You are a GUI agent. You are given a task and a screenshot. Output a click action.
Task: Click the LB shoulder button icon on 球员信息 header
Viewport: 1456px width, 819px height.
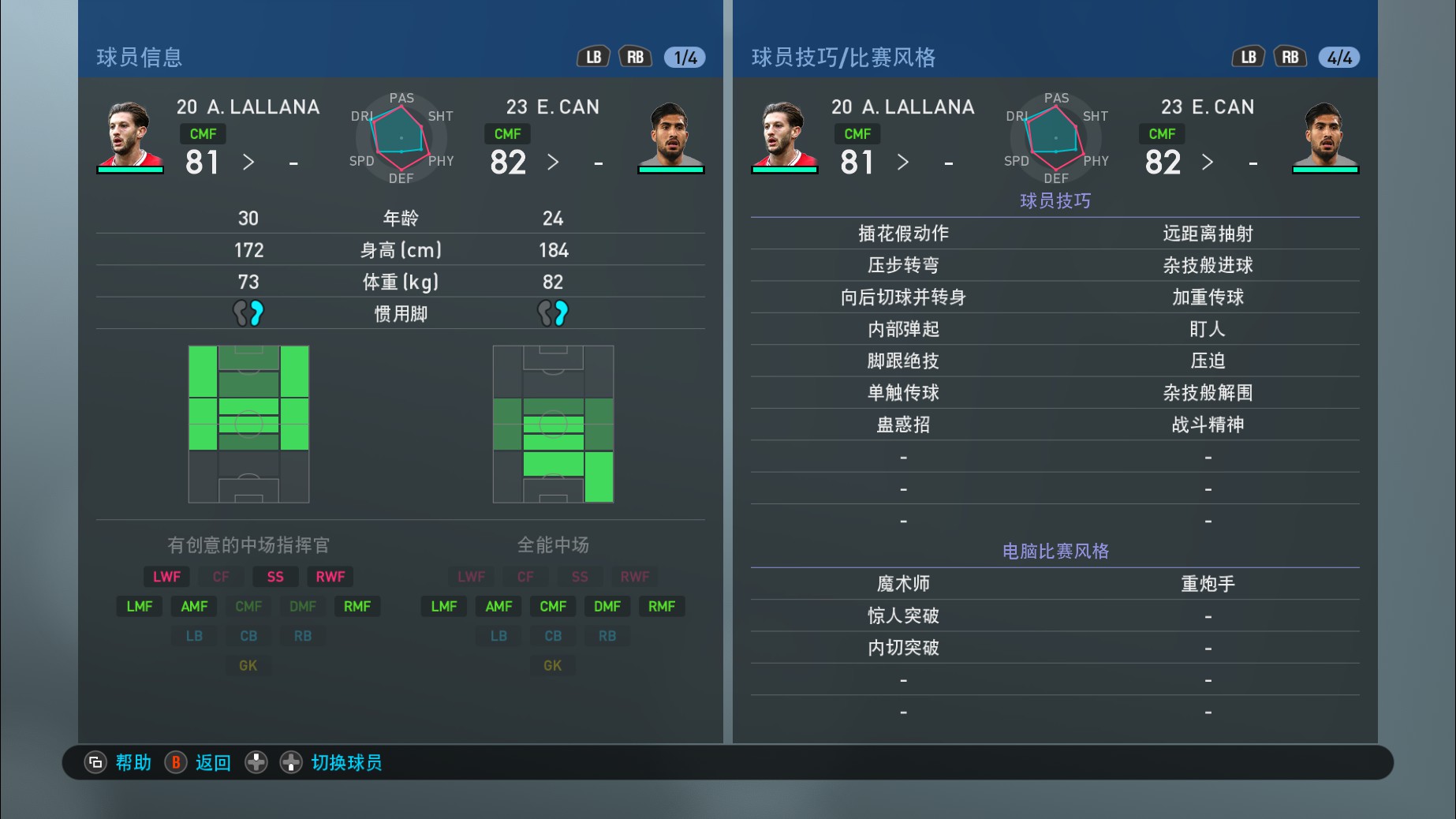click(x=593, y=56)
